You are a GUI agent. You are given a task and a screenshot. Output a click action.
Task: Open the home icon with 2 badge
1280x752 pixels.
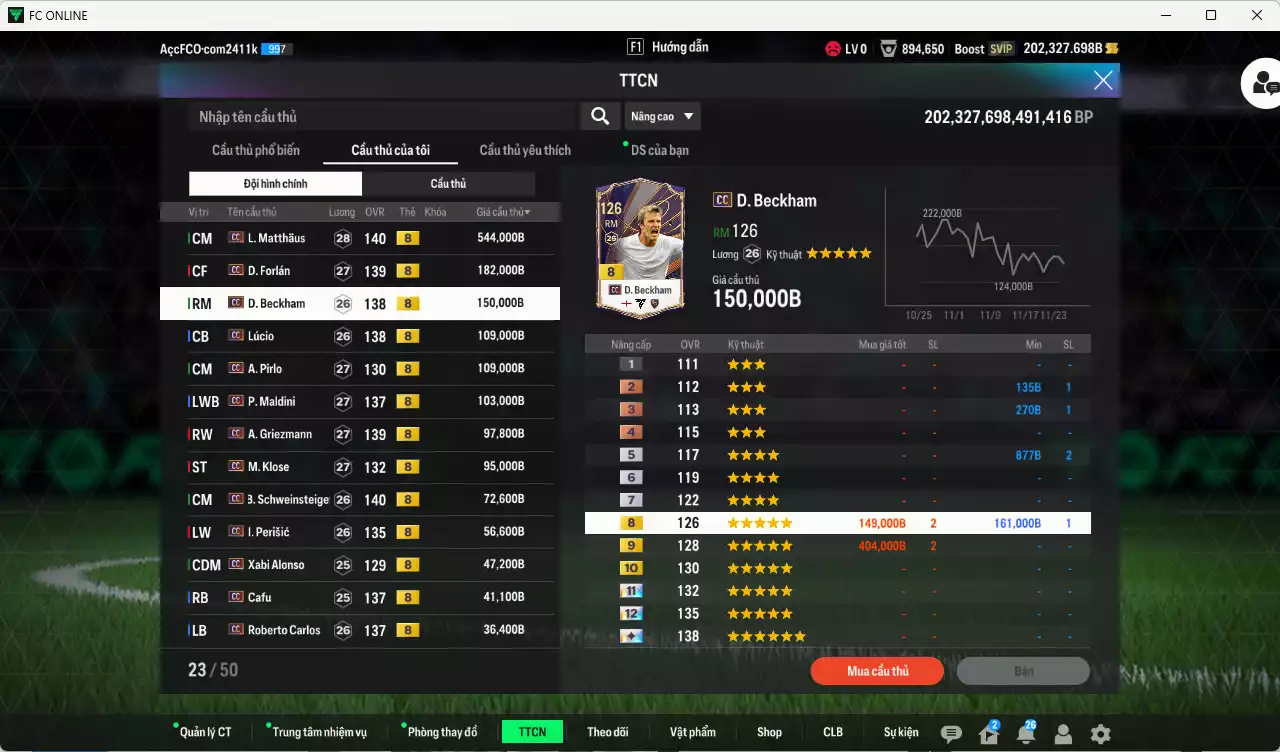click(988, 732)
